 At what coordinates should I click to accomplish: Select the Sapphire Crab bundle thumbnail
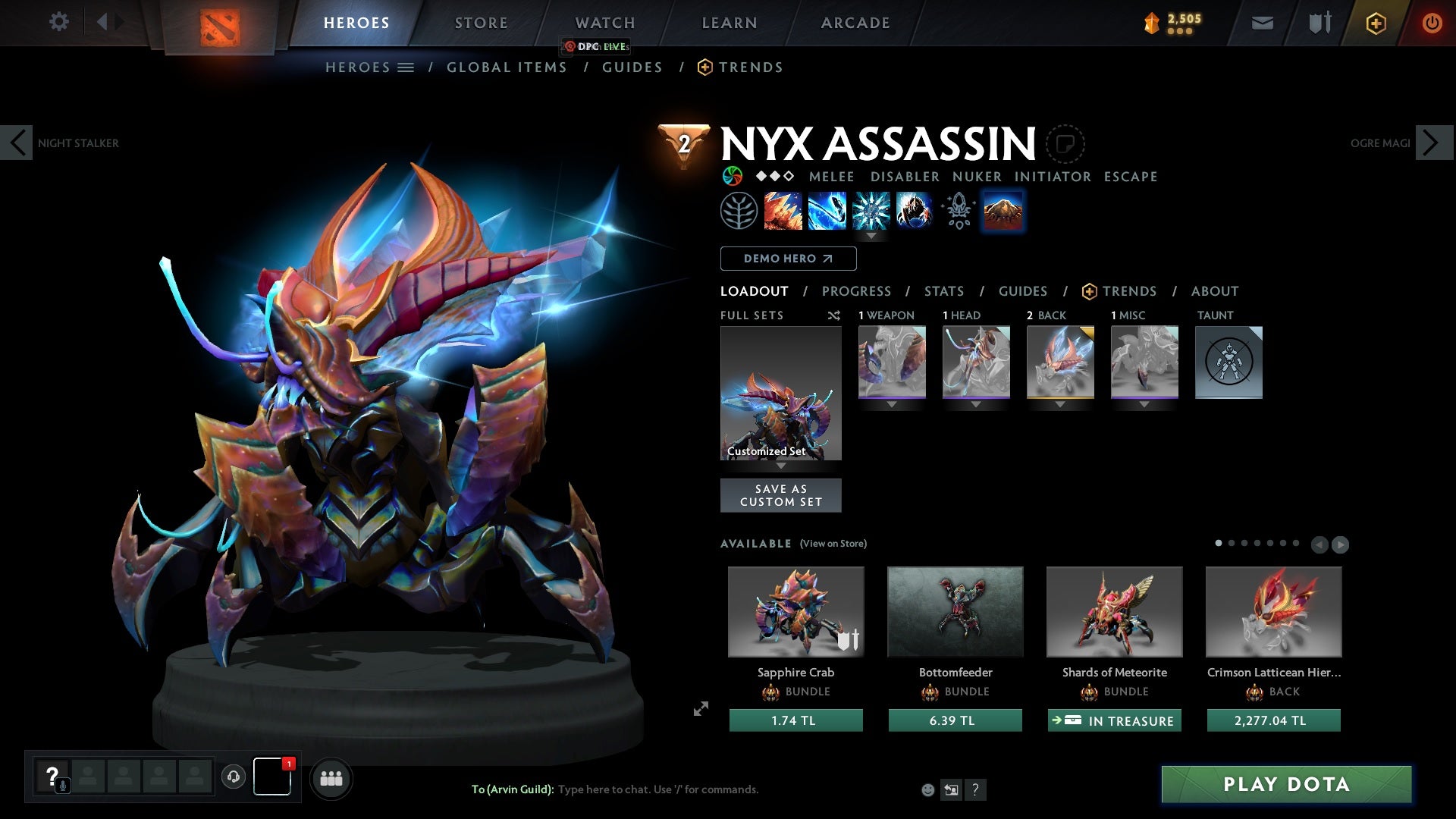pyautogui.click(x=795, y=612)
